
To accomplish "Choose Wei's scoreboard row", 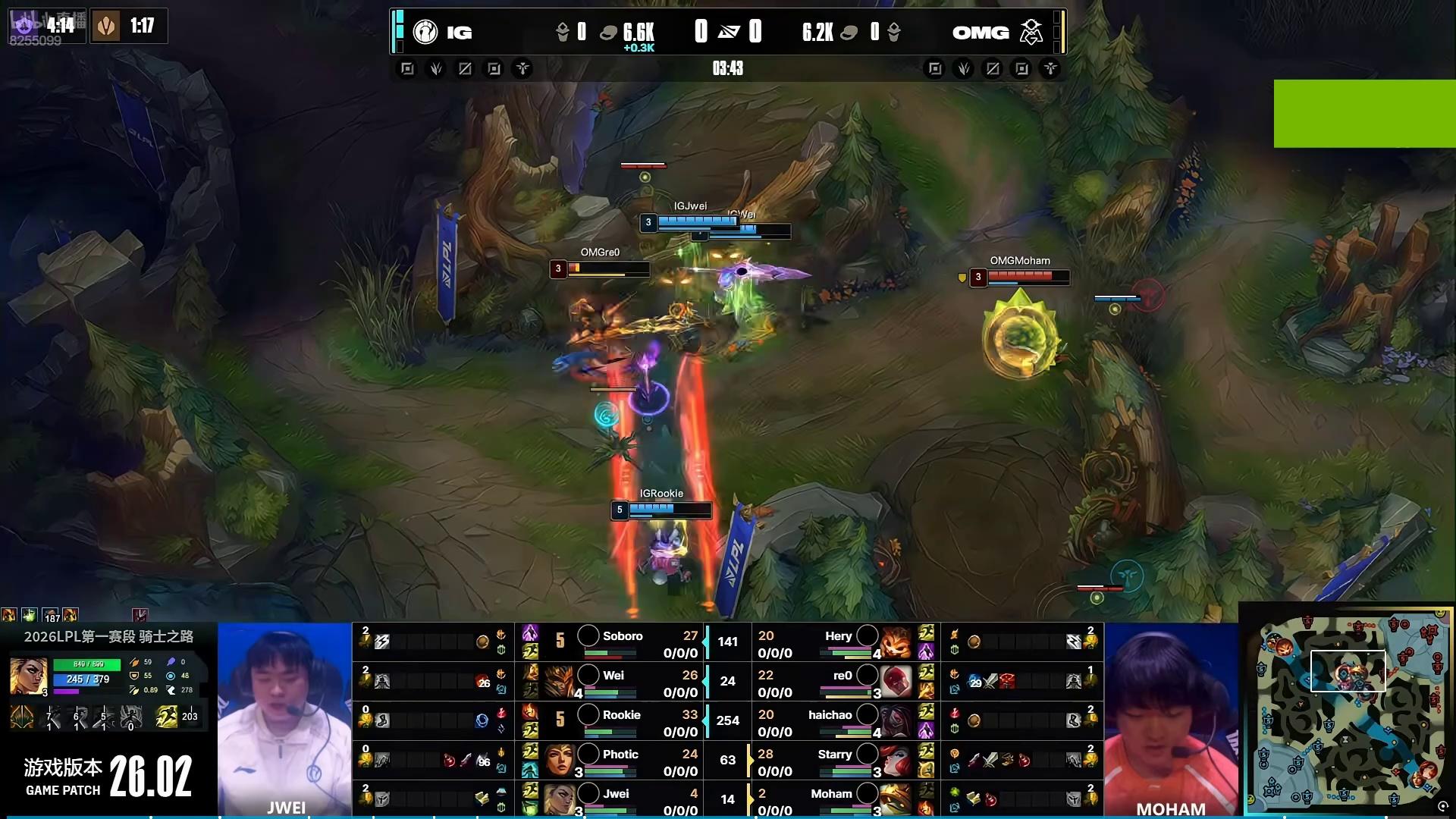I will tap(622, 682).
